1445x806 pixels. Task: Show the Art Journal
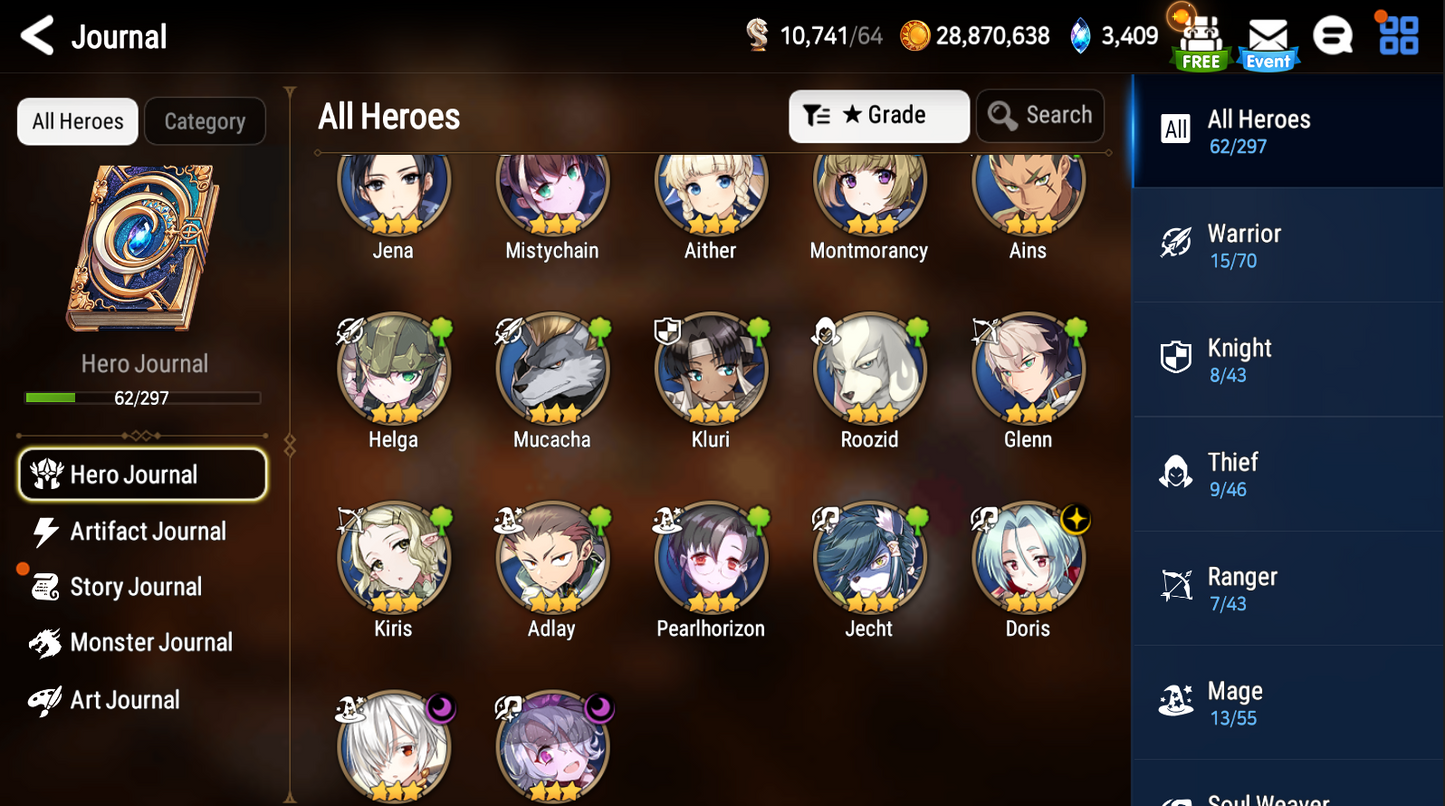tap(124, 700)
